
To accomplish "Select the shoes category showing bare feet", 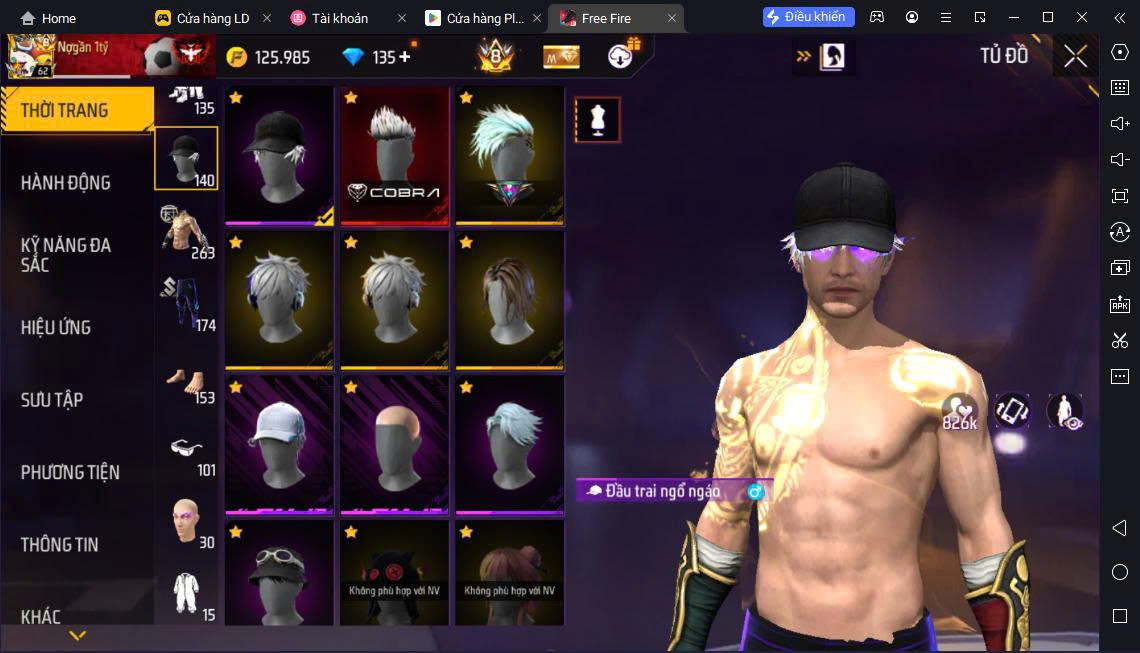I will (186, 382).
